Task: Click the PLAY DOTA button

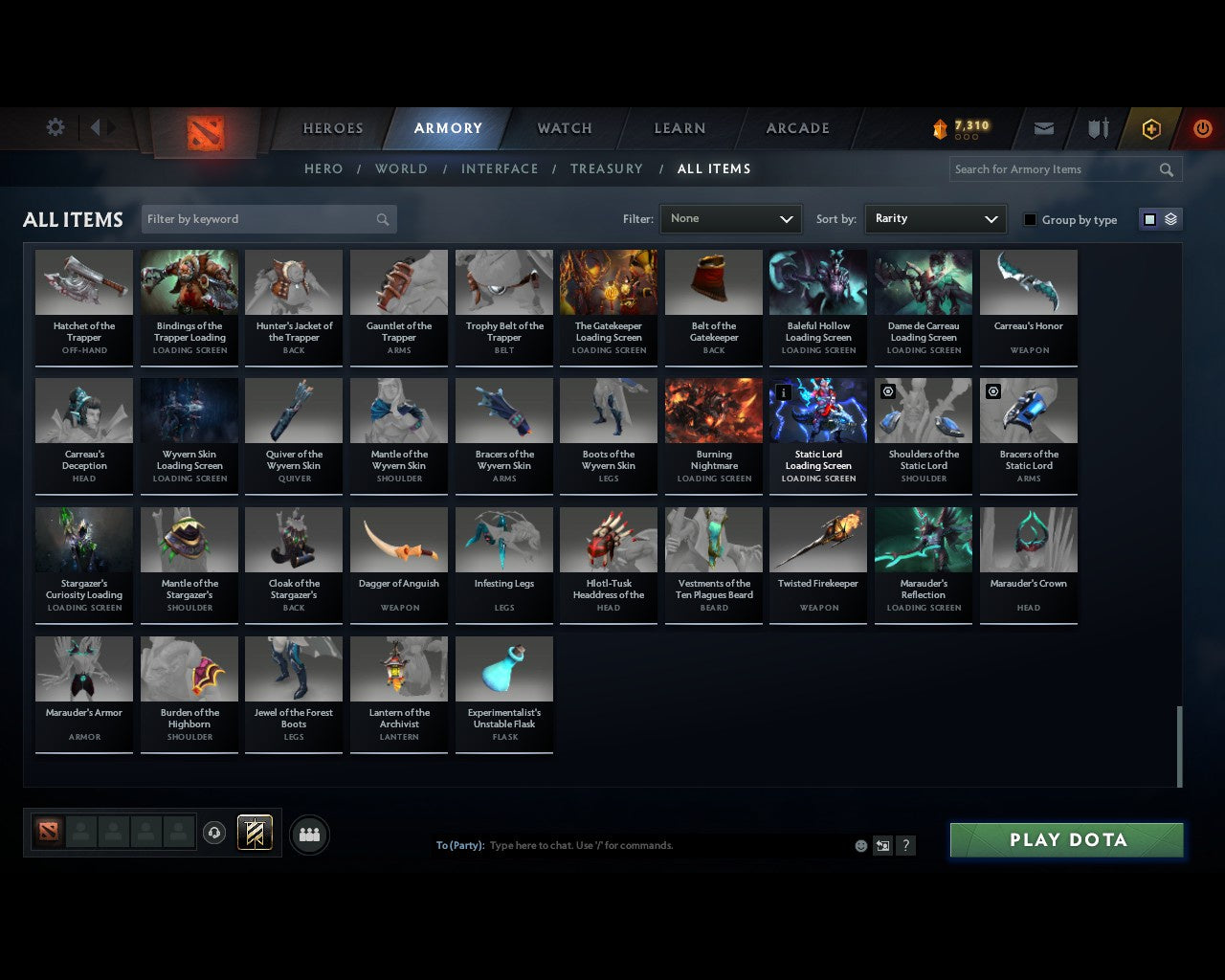Action: [1066, 839]
